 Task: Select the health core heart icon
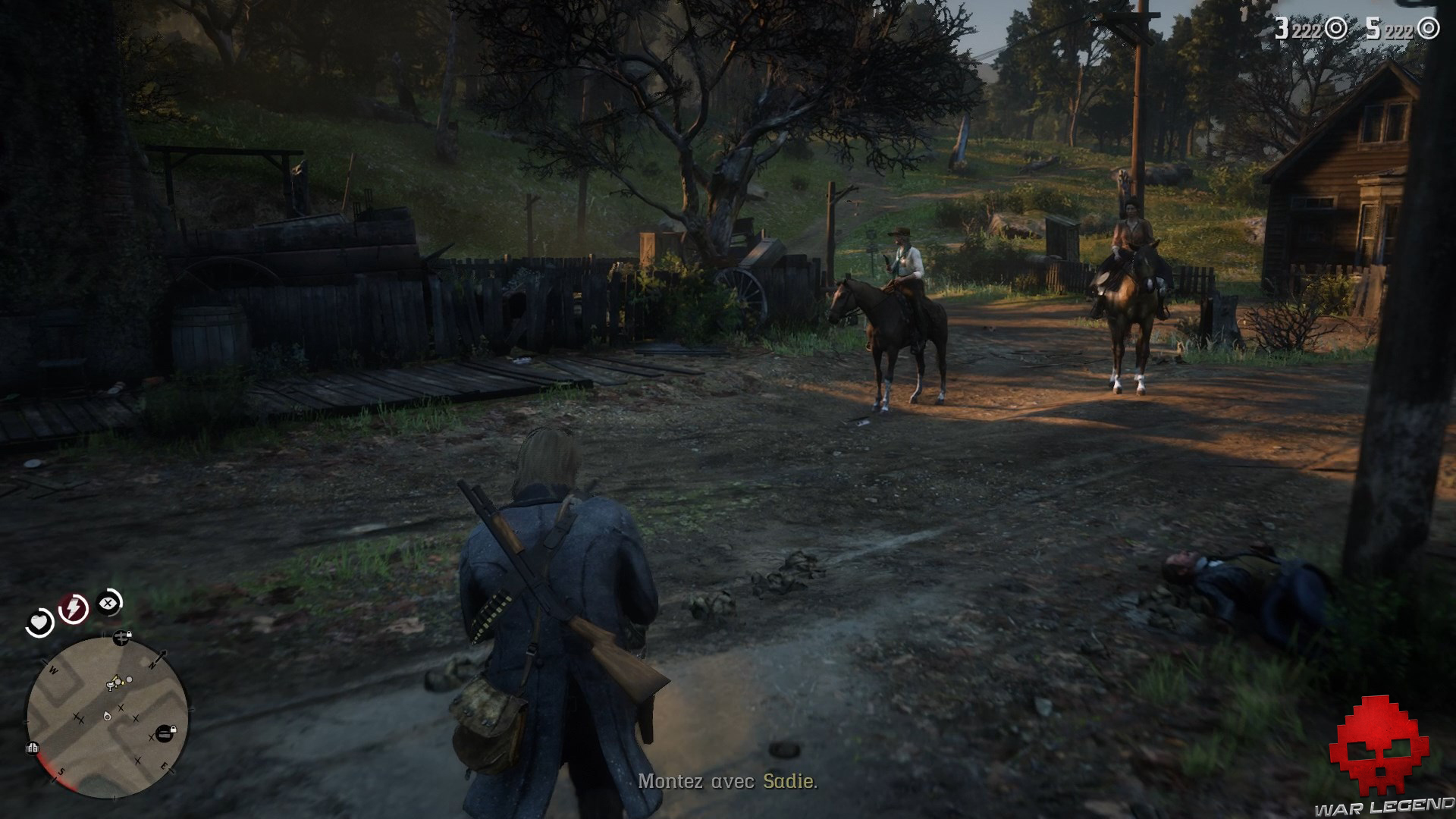39,620
